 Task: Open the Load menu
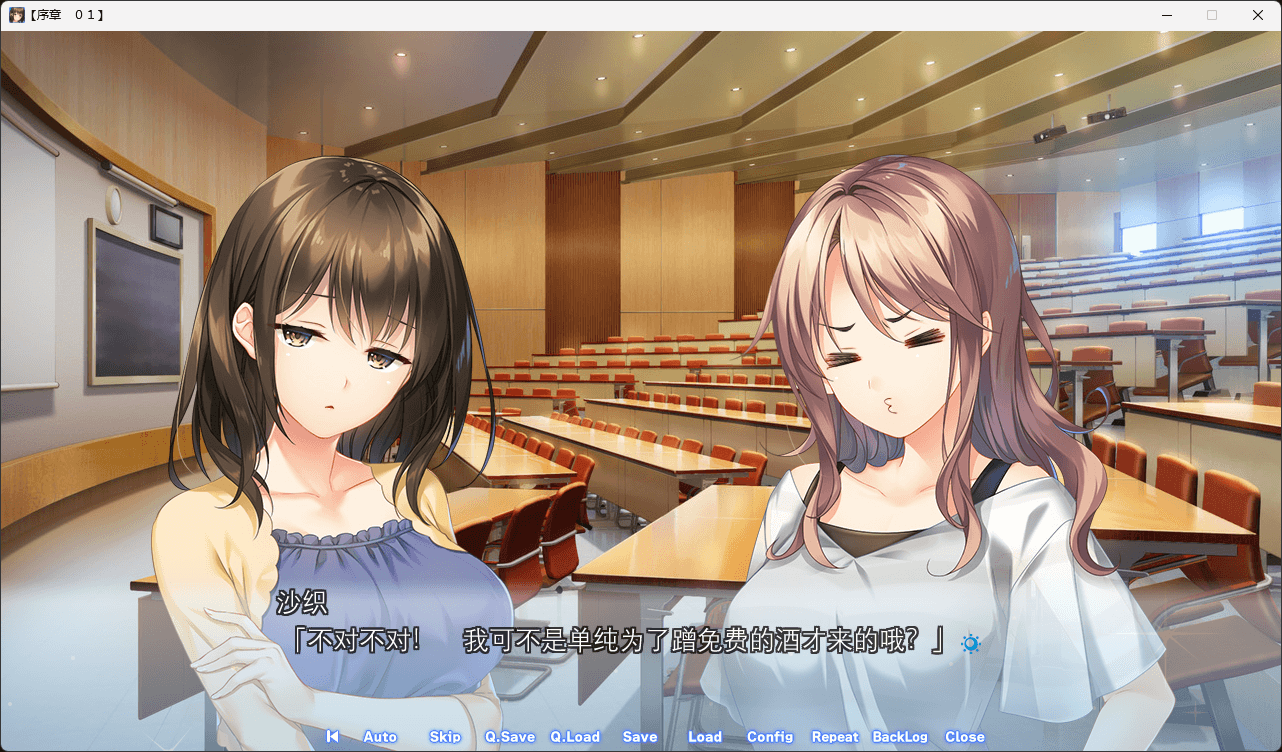[705, 737]
